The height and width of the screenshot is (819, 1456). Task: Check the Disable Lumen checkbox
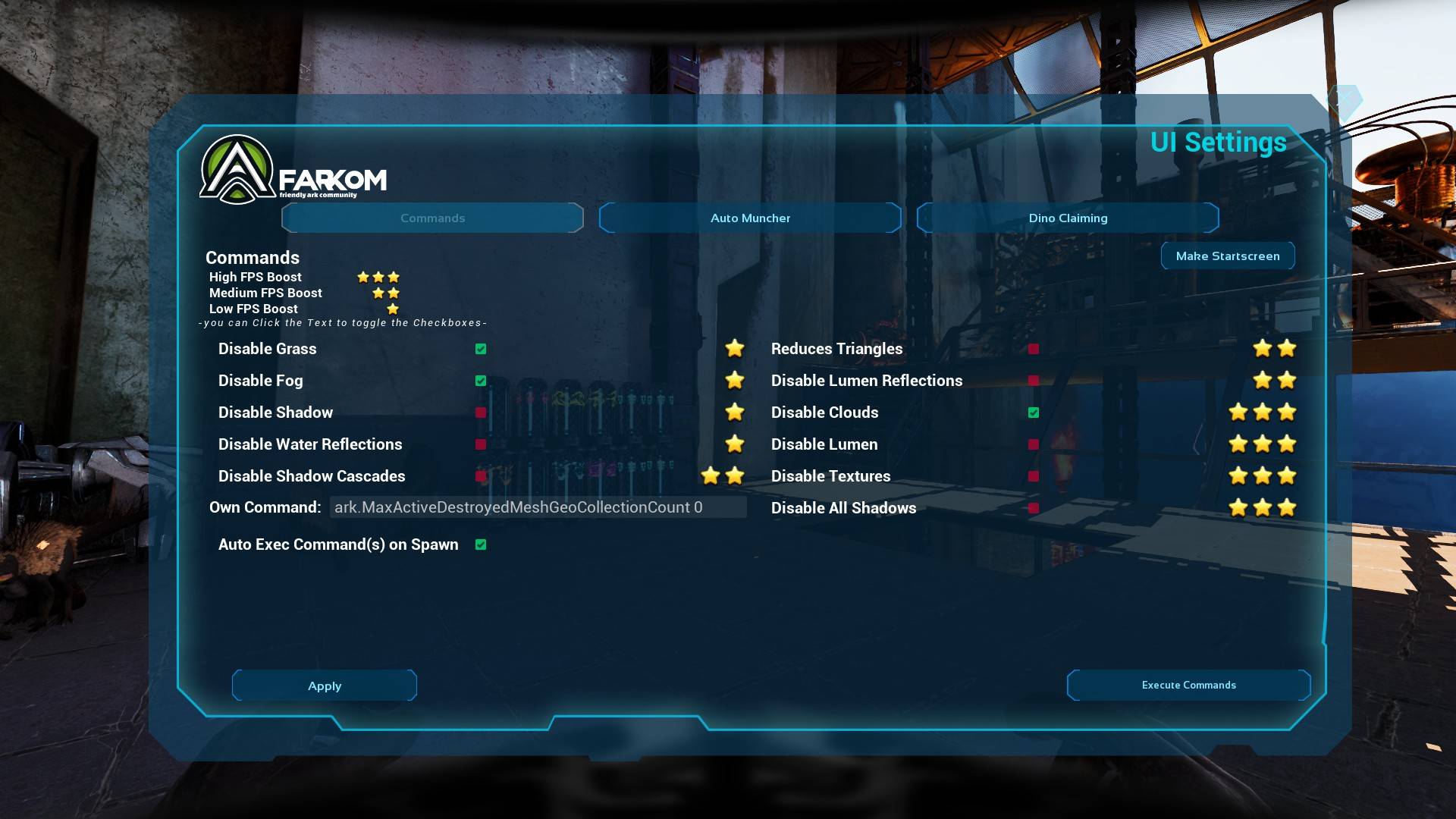pos(1034,444)
